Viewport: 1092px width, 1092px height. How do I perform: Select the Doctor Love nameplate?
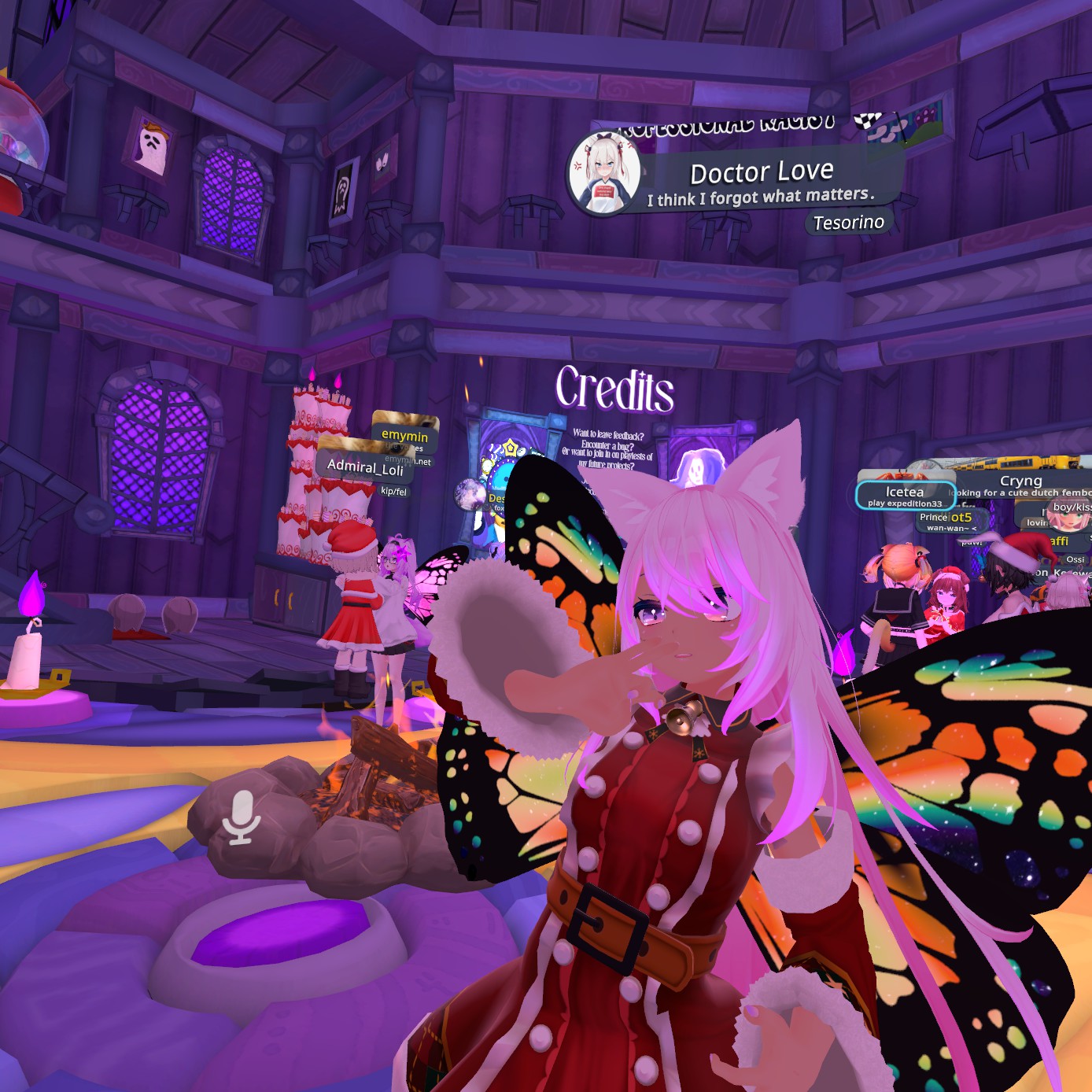point(761,172)
